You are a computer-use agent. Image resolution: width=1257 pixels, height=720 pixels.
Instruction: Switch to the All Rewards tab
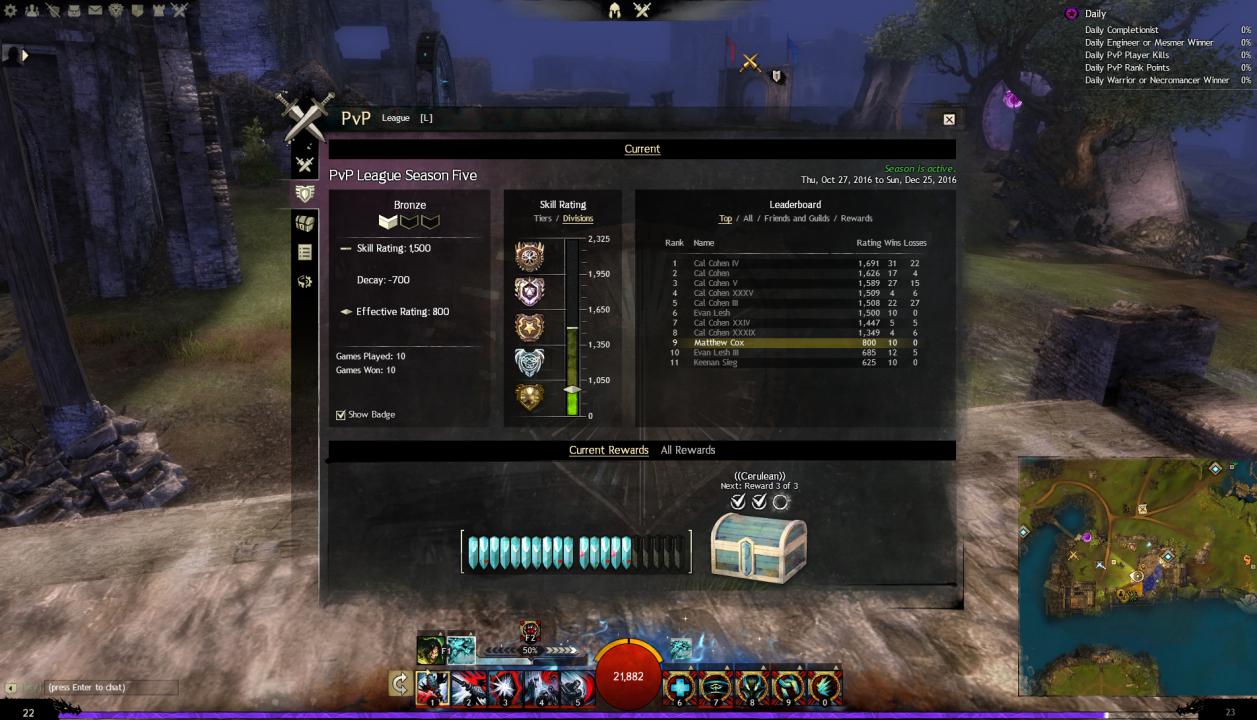click(688, 450)
